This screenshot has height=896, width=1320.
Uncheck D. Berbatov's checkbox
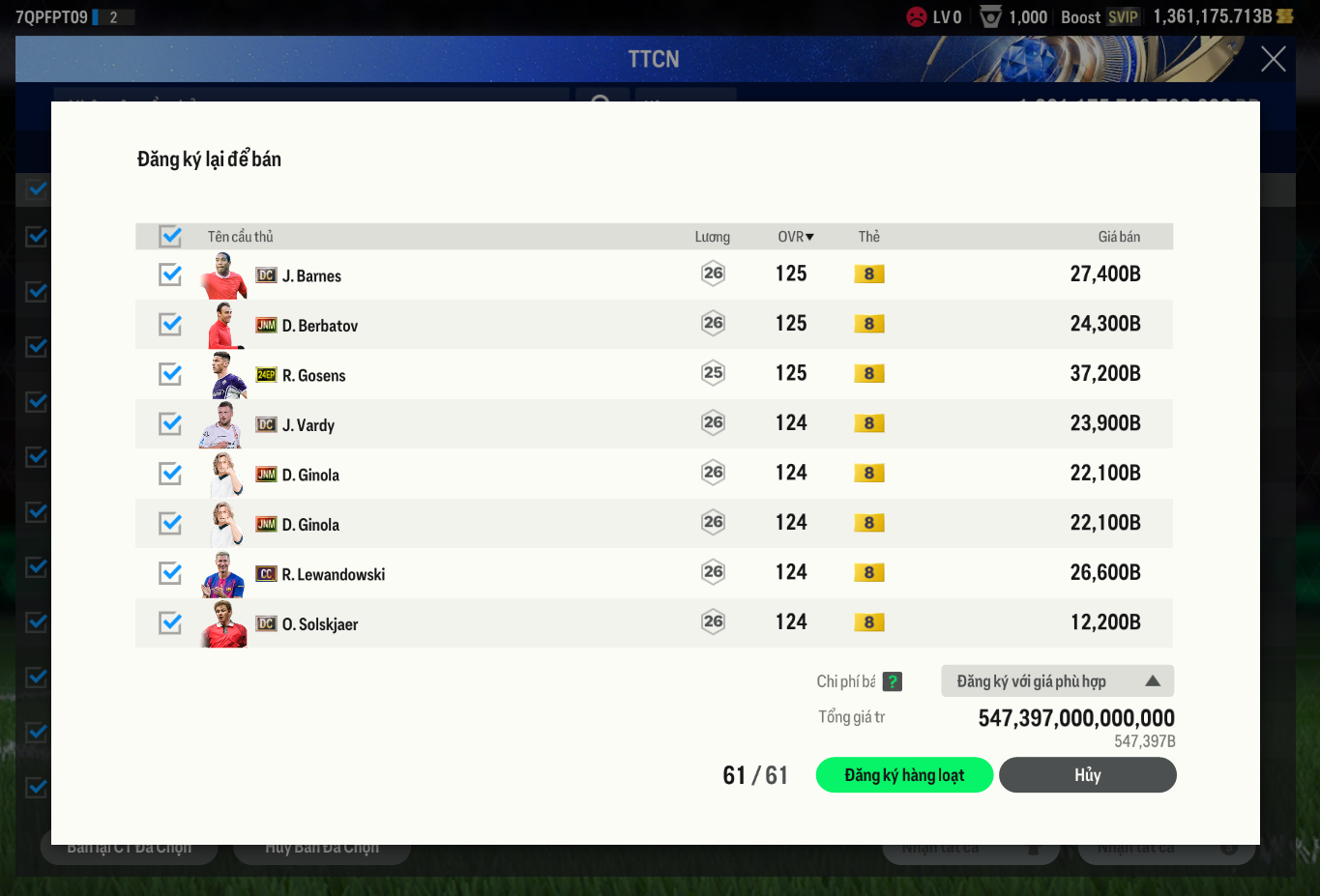tap(170, 324)
